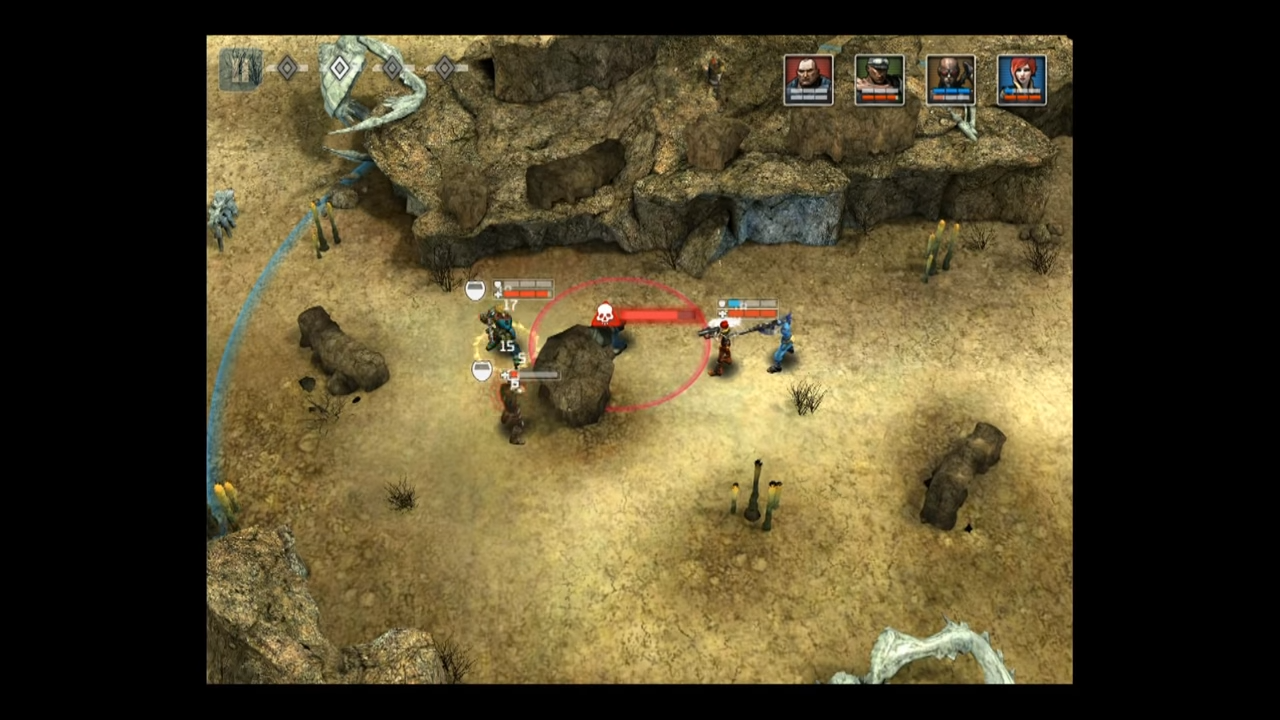
Task: Select the bald sniper with red goggles portrait
Action: (x=951, y=80)
